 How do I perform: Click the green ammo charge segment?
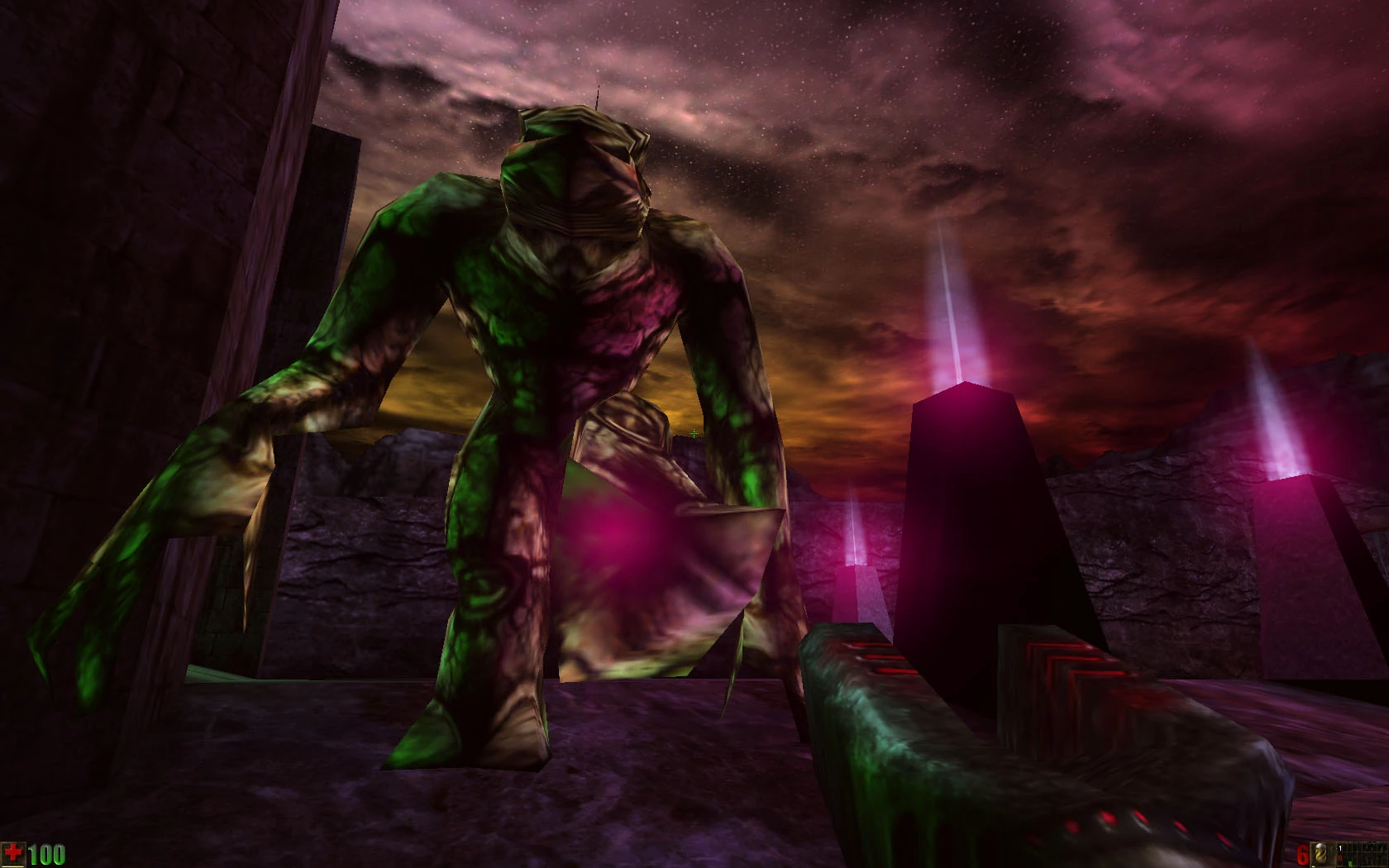pyautogui.click(x=1350, y=863)
